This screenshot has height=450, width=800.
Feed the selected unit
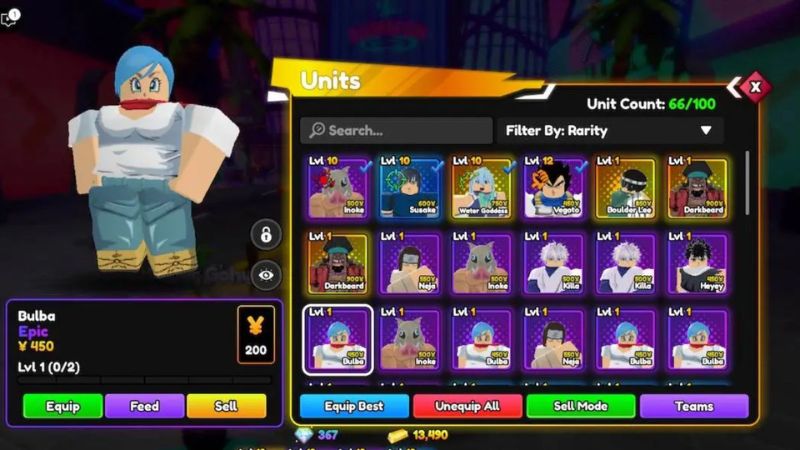pyautogui.click(x=144, y=405)
